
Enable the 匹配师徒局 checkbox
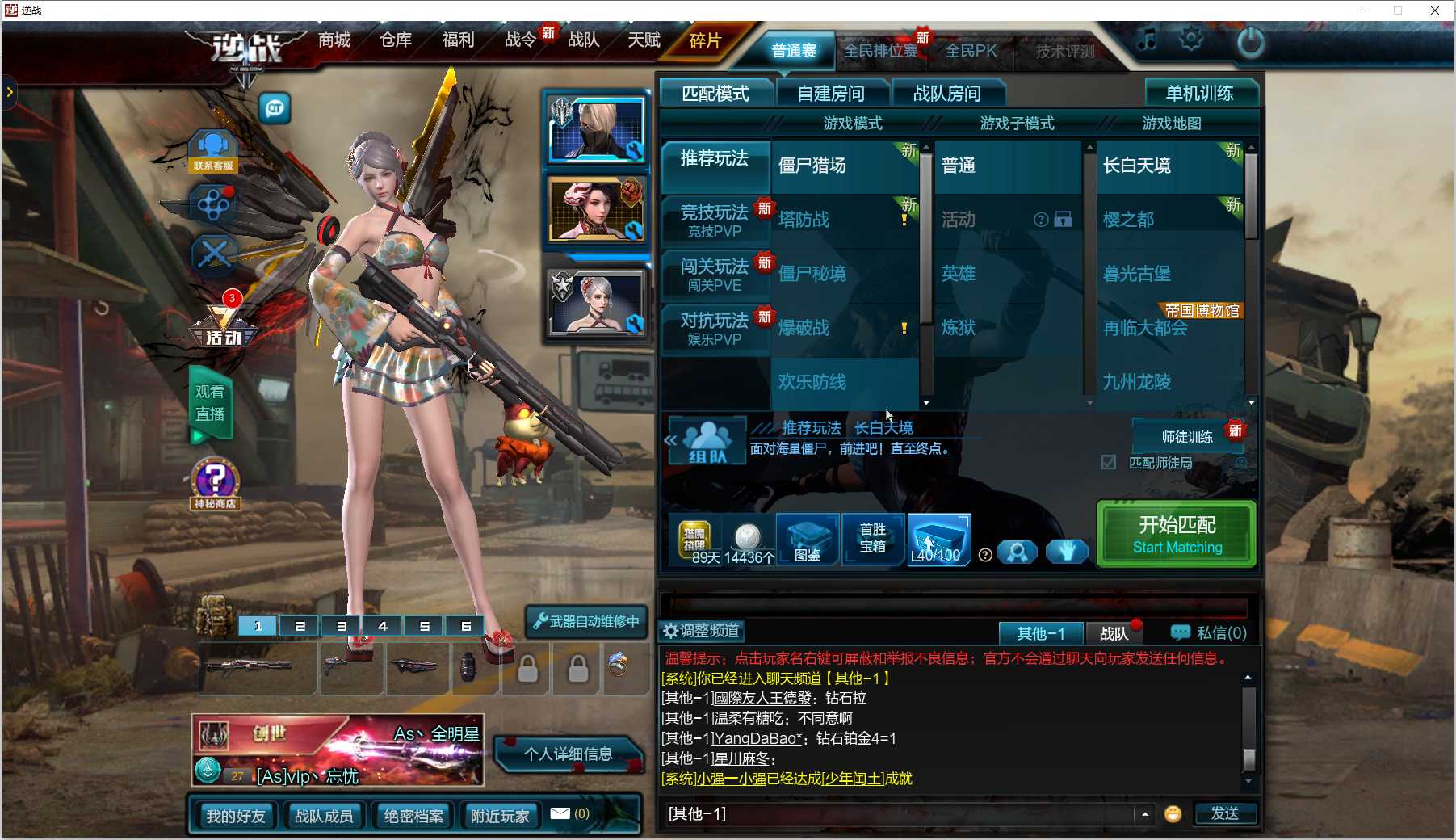1109,462
